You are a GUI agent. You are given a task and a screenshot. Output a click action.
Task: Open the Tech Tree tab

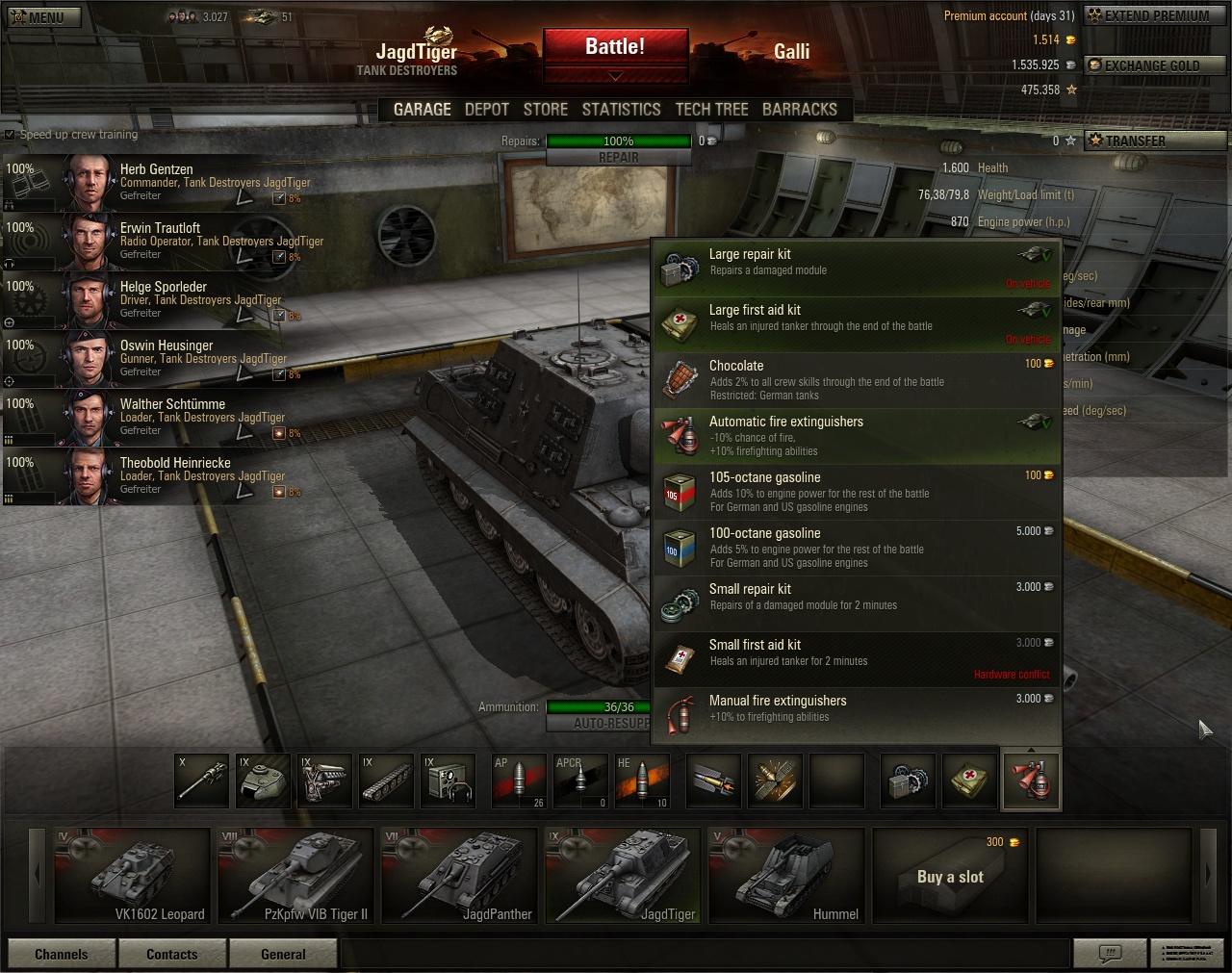point(711,110)
